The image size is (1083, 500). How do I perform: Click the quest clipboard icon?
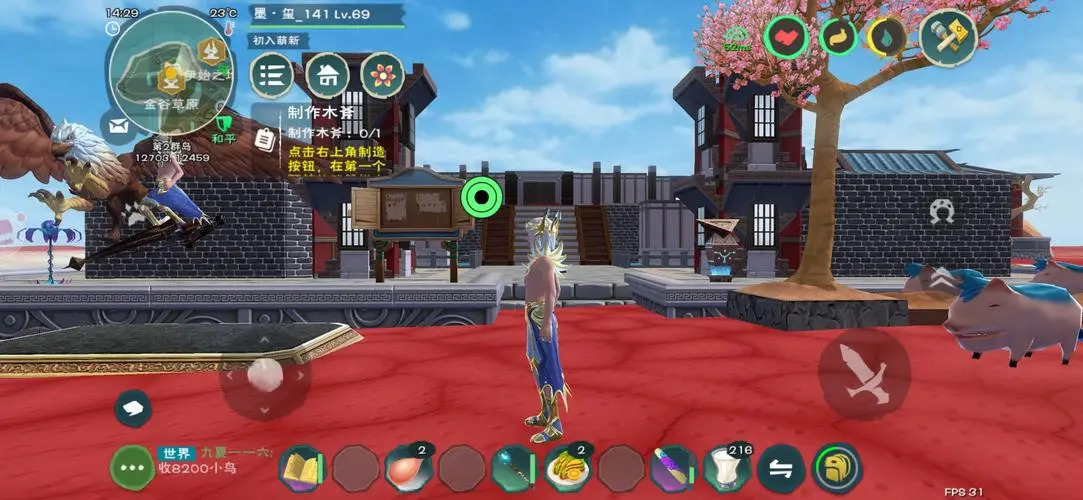265,139
